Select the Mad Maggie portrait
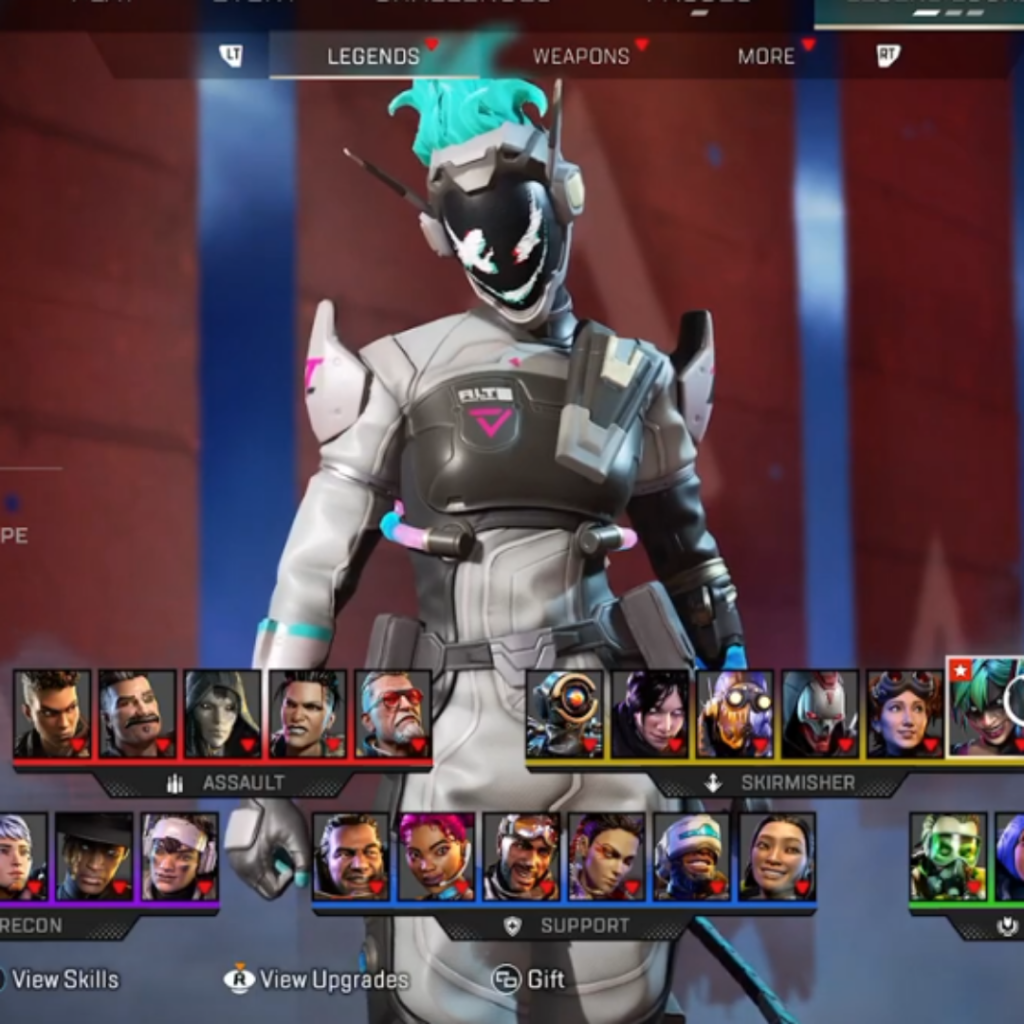Image resolution: width=1024 pixels, height=1024 pixels. (x=307, y=713)
